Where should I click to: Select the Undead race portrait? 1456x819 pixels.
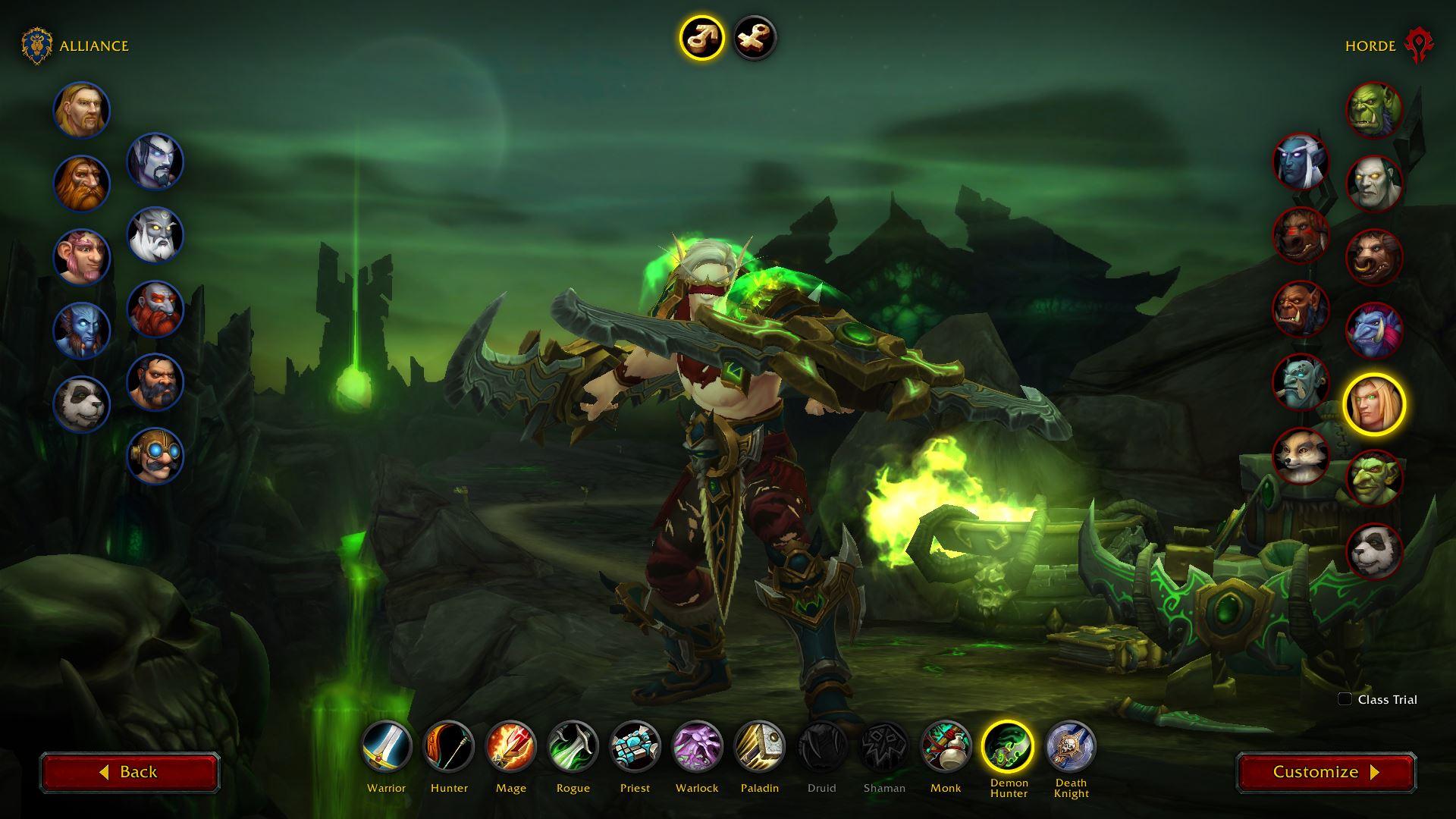tap(1374, 184)
